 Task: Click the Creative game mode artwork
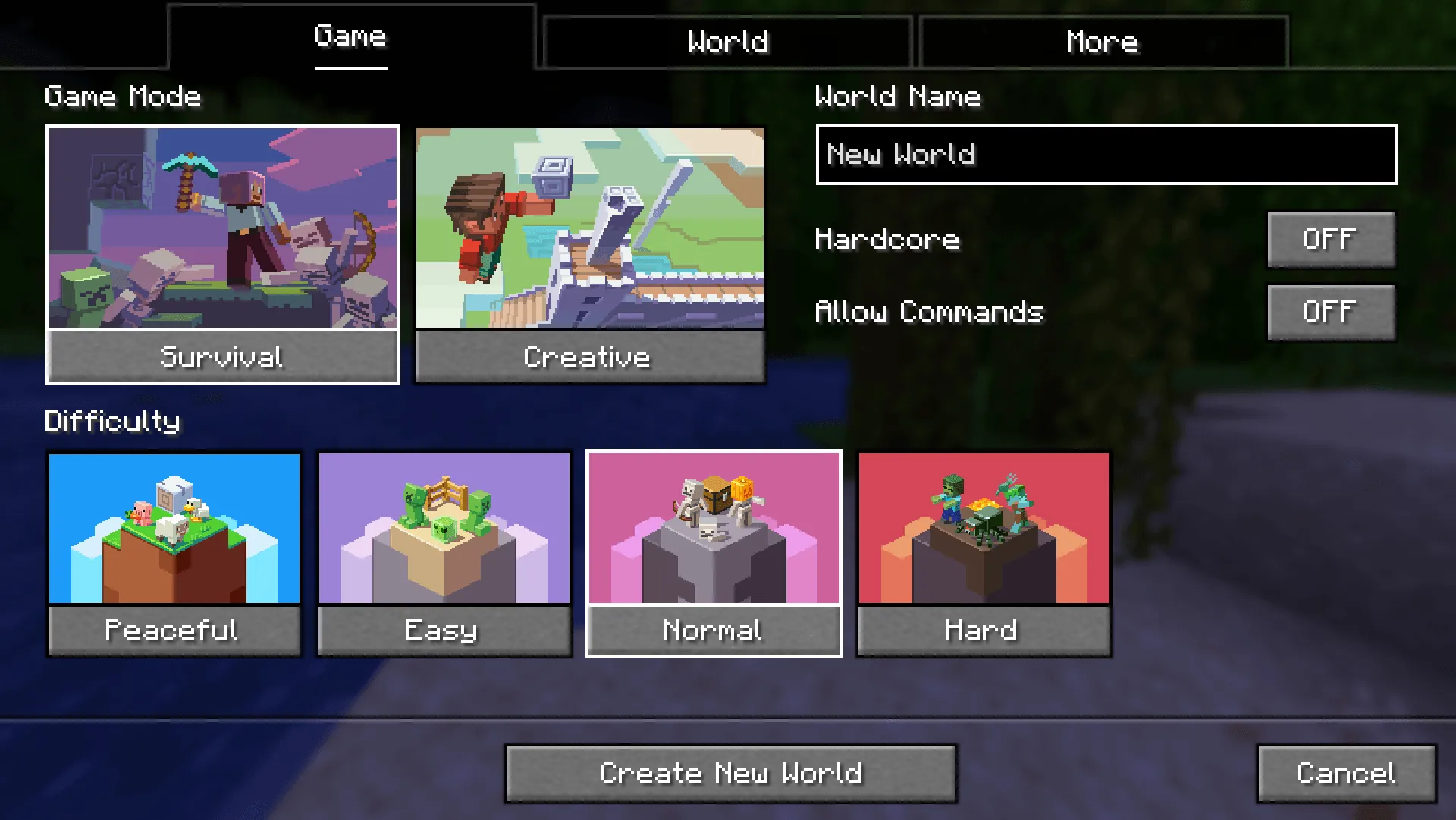click(x=590, y=229)
